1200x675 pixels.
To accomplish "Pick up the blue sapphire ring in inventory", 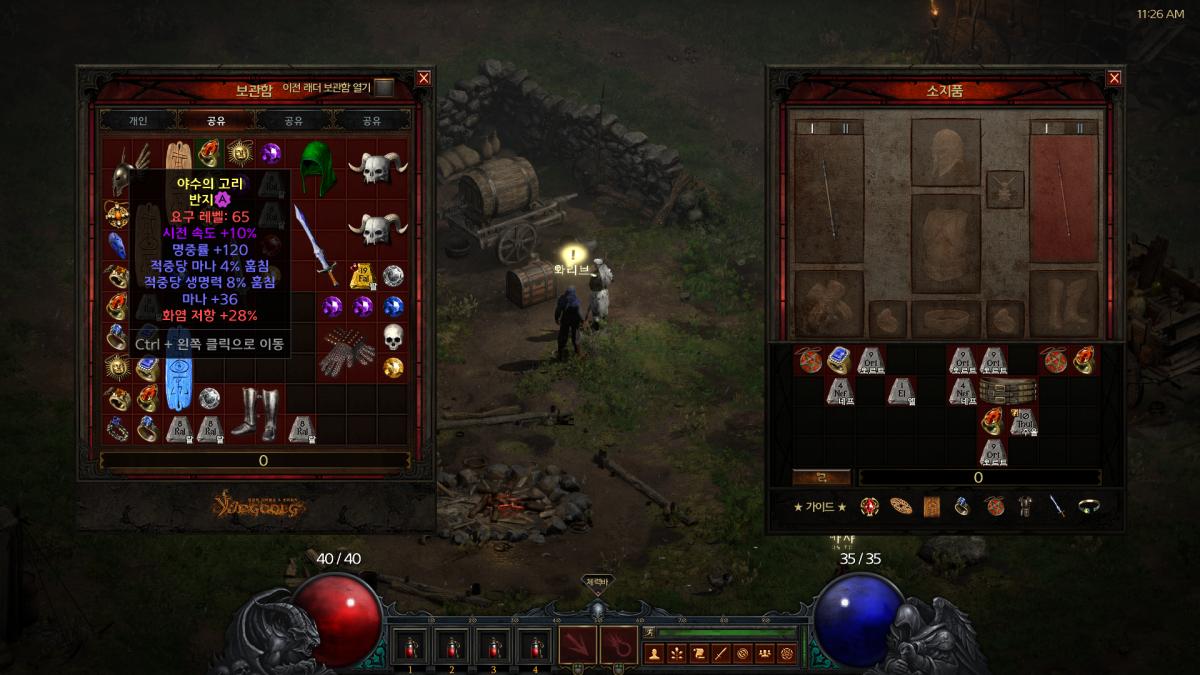I will tap(838, 360).
